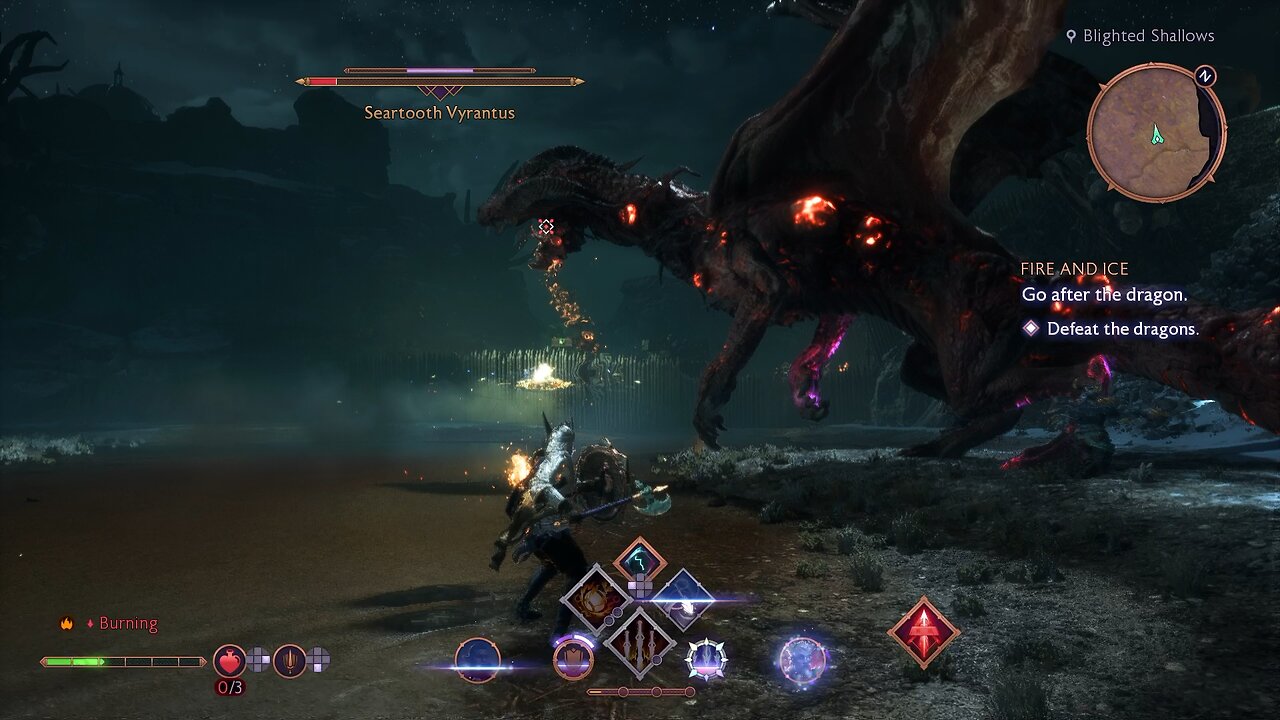Open the circular minimap
Screen dimensions: 1280x720
tap(1156, 134)
